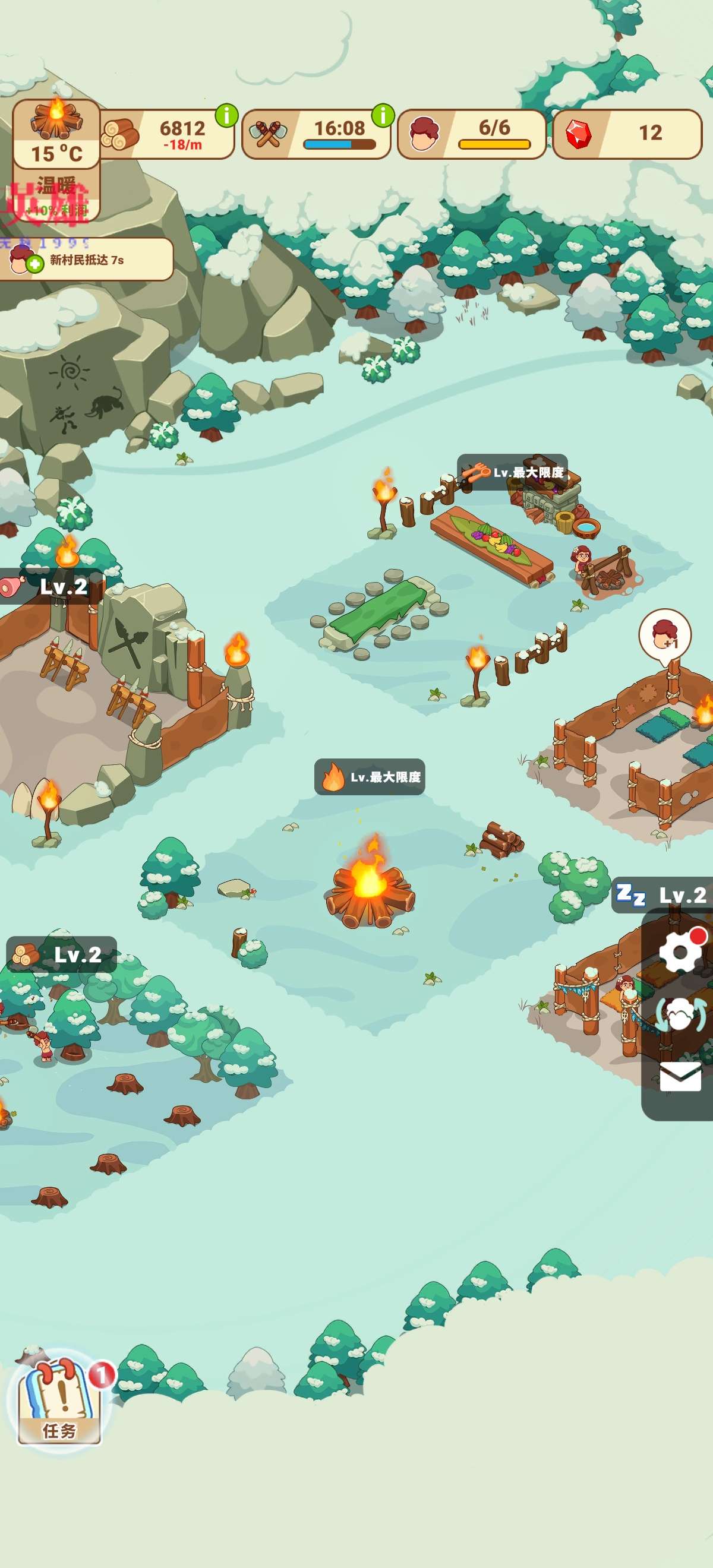The width and height of the screenshot is (713, 1568).
Task: Open the gear settings icon
Action: (680, 951)
